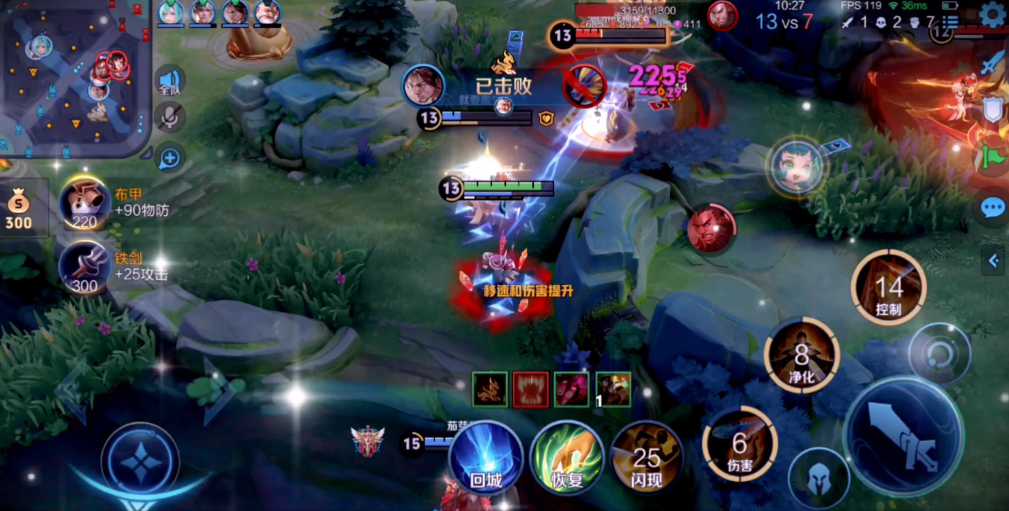This screenshot has height=511, width=1009.
Task: Open the scoreboard list icon
Action: pos(951,22)
